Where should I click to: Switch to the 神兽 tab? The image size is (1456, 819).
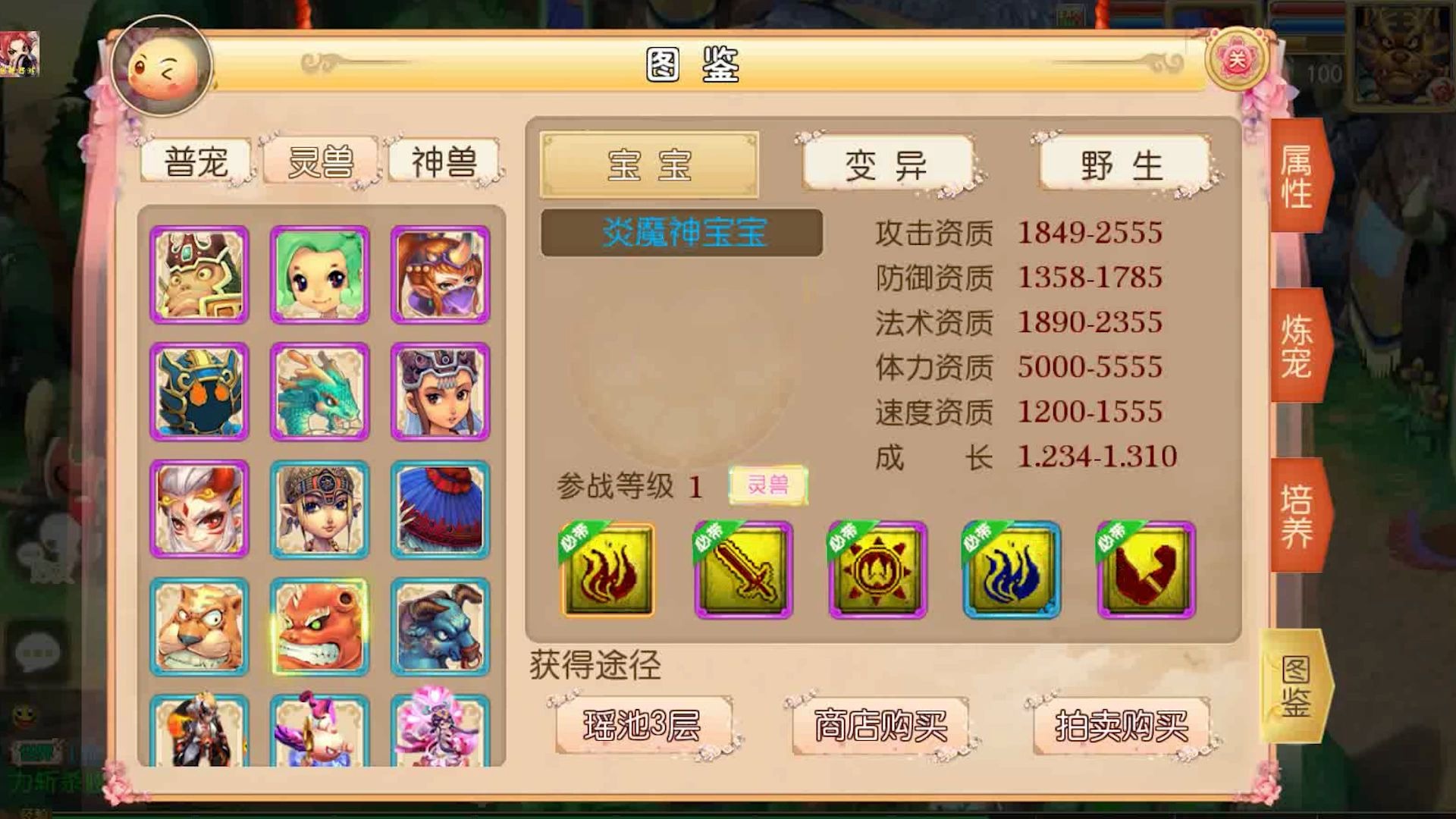point(443,162)
